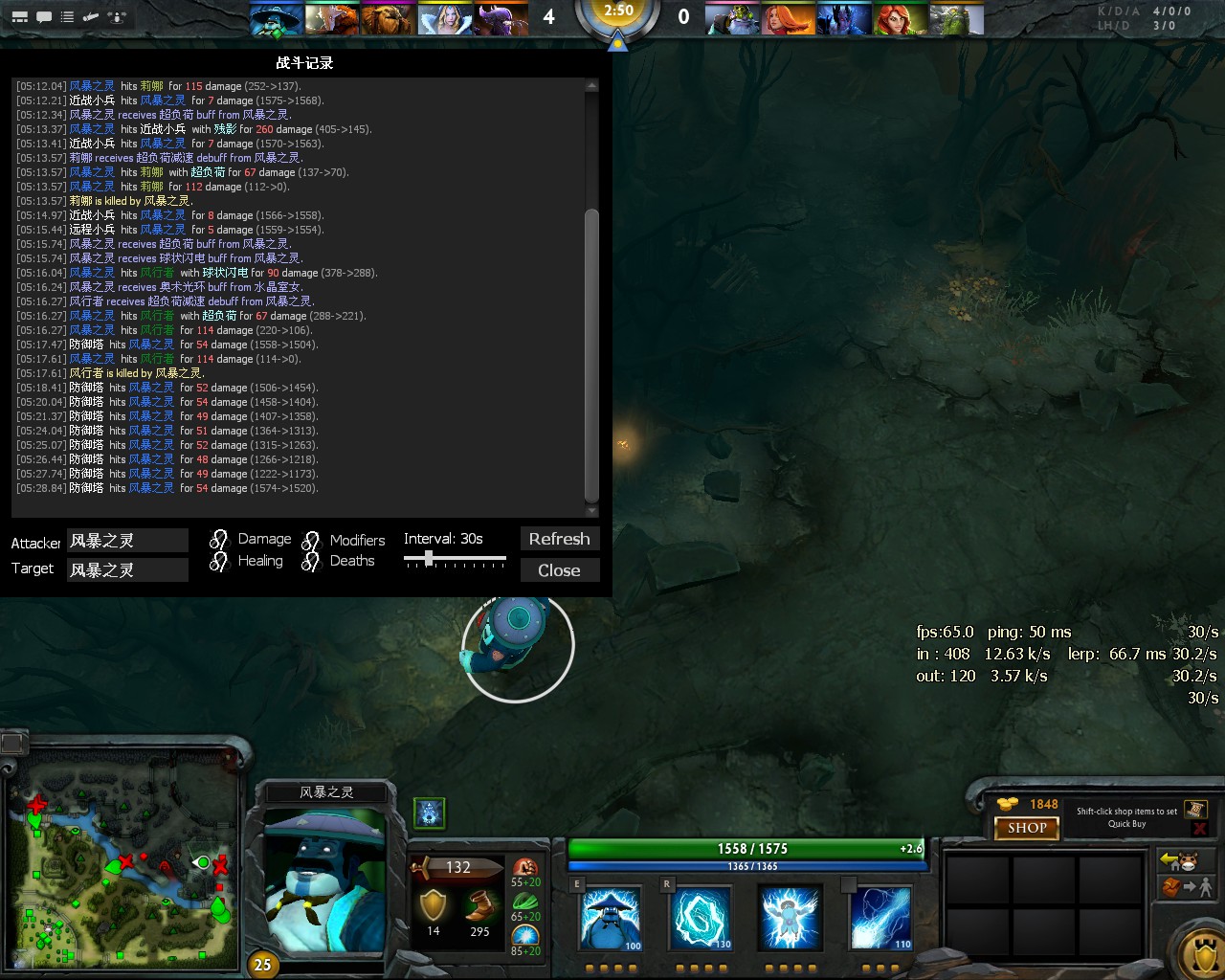Click the Attacker name input field

point(127,540)
